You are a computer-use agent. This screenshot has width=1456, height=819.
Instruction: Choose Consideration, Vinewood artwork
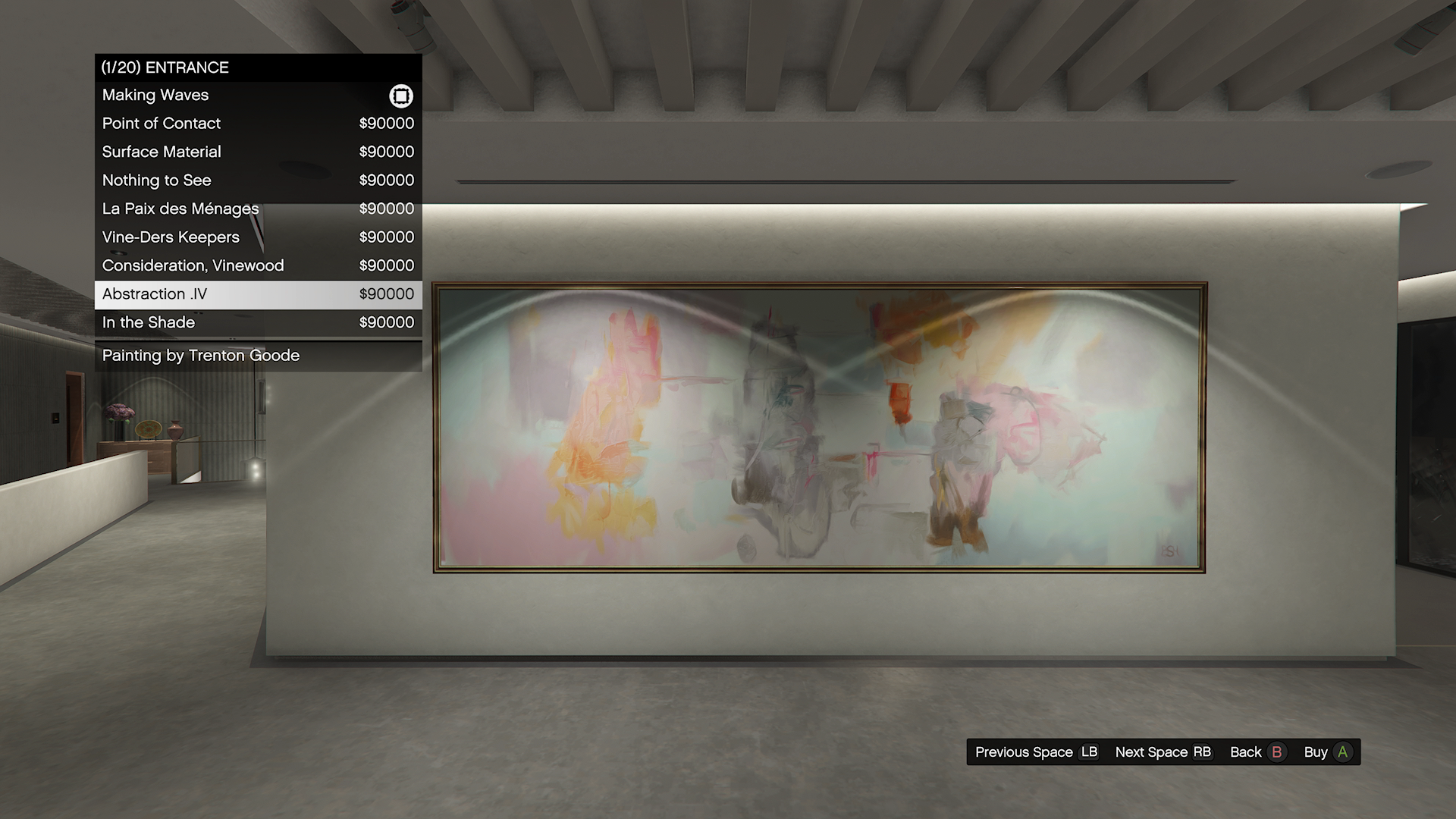[258, 265]
